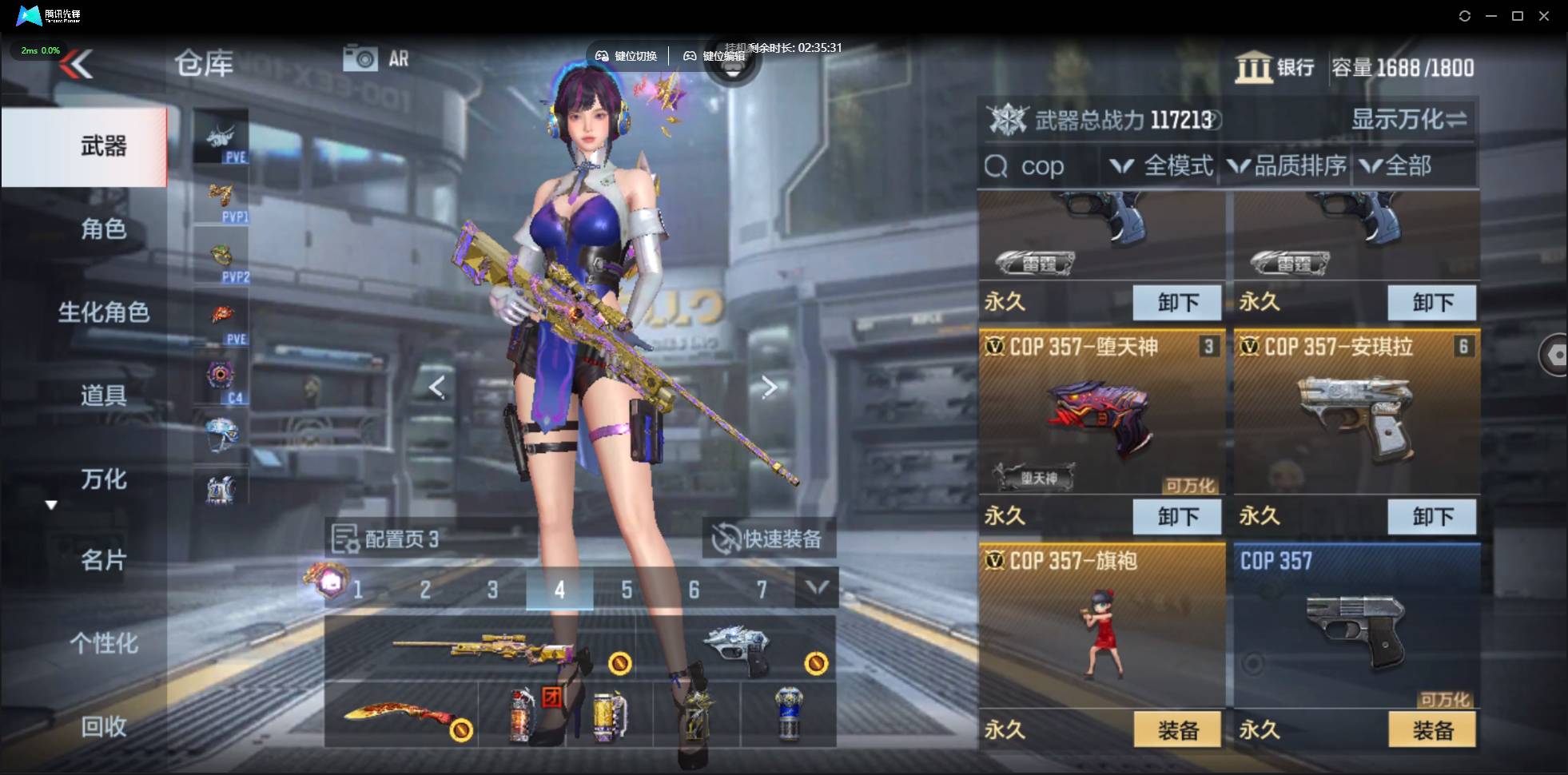This screenshot has width=1568, height=775.
Task: Select configuration preset slot 1
Action: point(357,590)
